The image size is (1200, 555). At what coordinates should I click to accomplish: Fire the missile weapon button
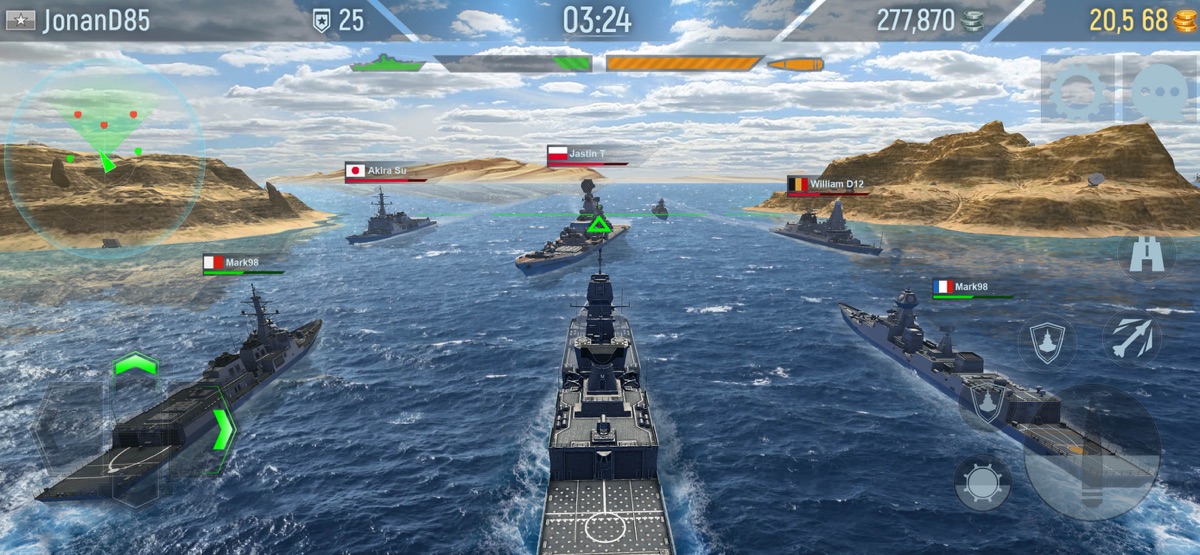point(1132,337)
